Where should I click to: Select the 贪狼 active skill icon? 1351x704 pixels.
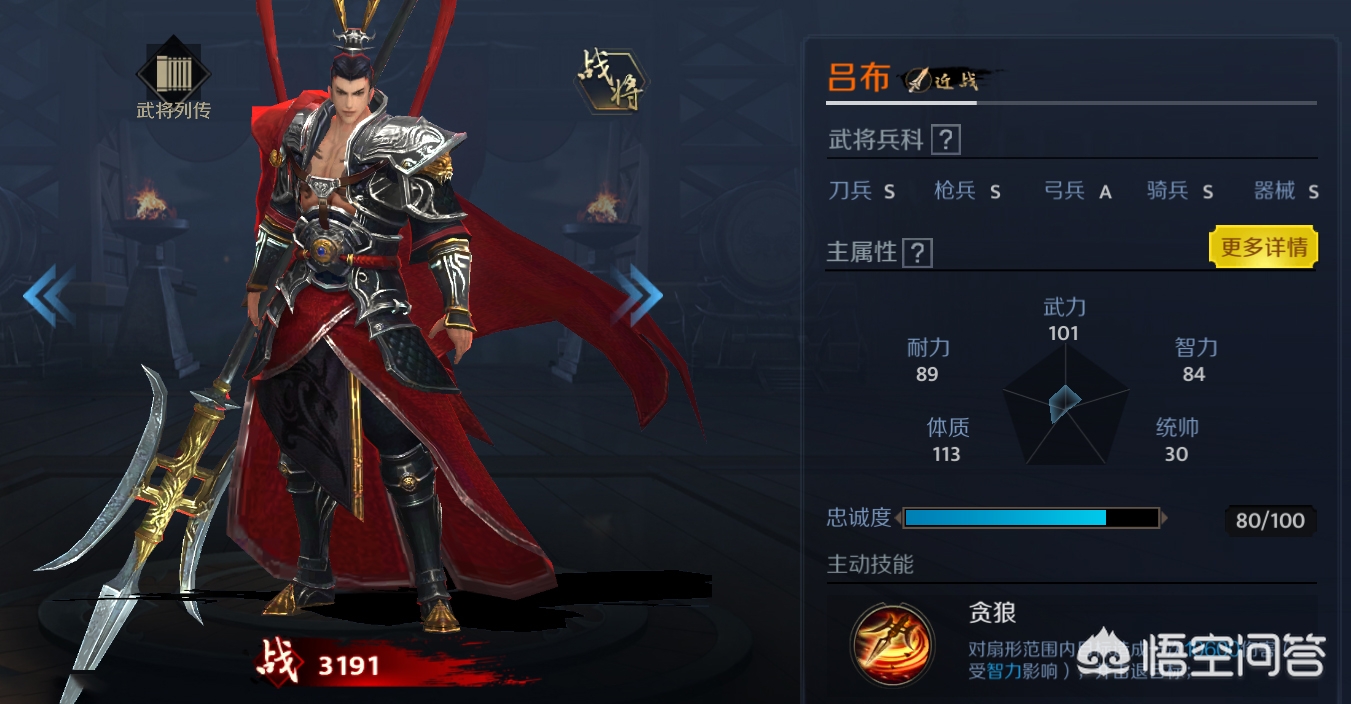click(x=891, y=645)
